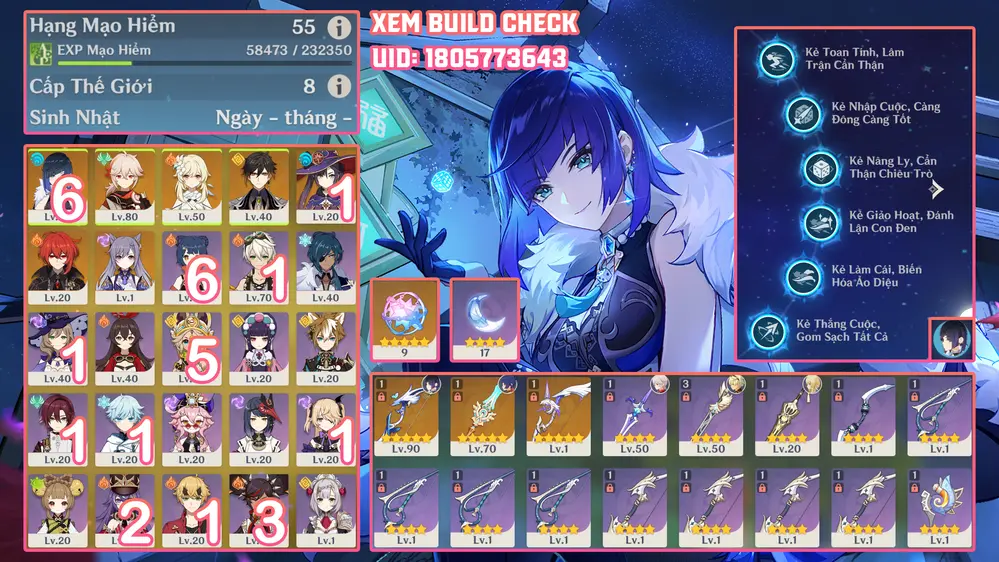Open the Hạng Mạo Hiểm info icon

coord(339,27)
